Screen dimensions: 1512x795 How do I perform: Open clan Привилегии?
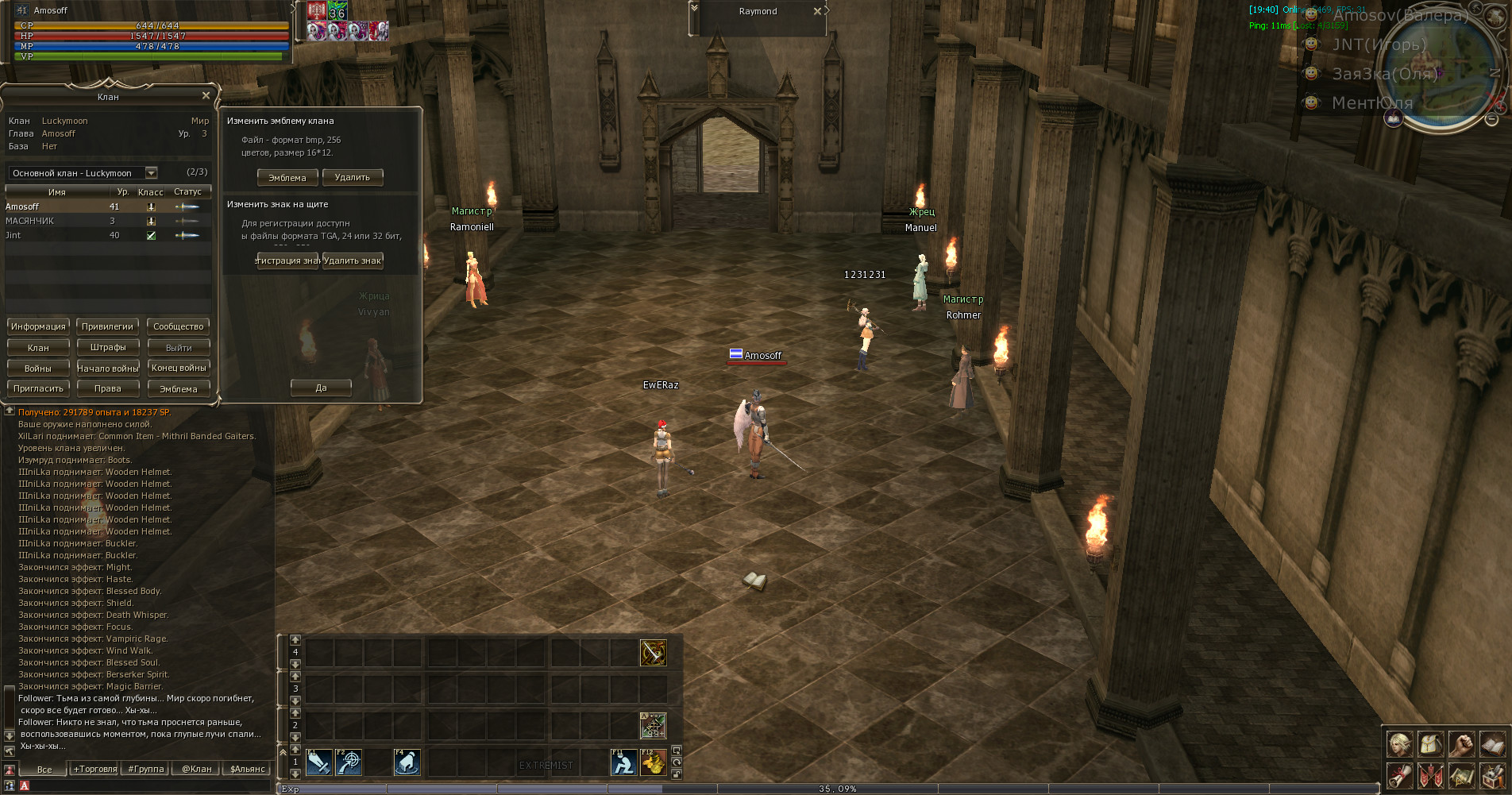pyautogui.click(x=107, y=326)
